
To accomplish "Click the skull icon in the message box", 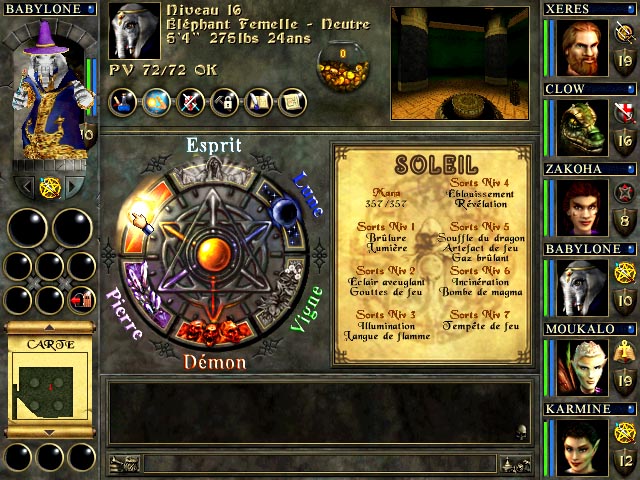I will click(521, 432).
